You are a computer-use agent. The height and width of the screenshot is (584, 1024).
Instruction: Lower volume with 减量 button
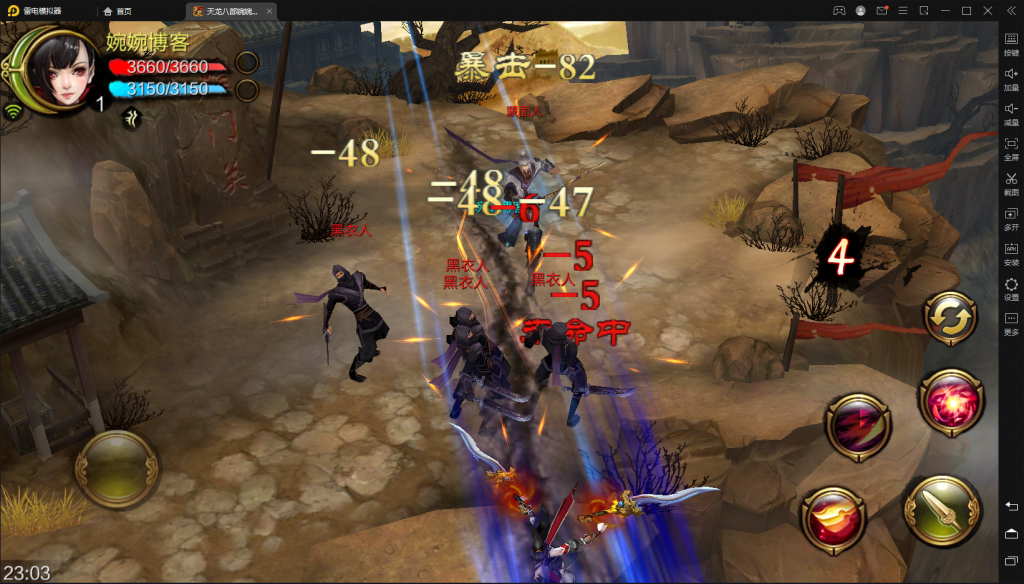click(1011, 114)
